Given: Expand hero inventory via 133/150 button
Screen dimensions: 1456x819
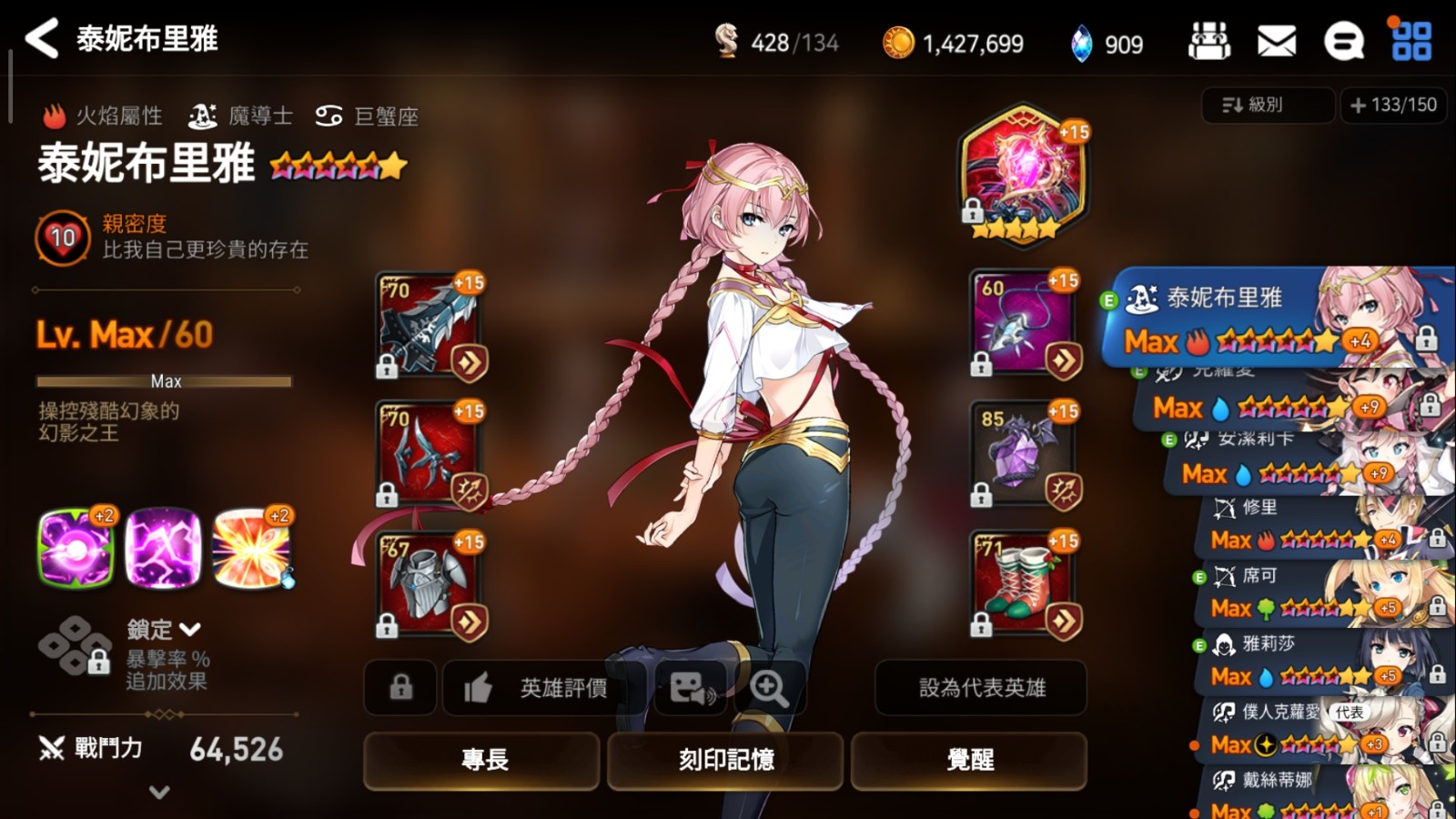Looking at the screenshot, I should pyautogui.click(x=1393, y=106).
